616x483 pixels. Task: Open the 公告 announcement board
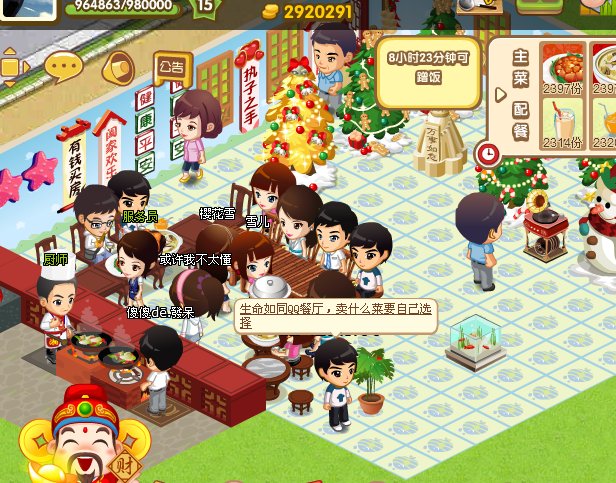[x=171, y=68]
